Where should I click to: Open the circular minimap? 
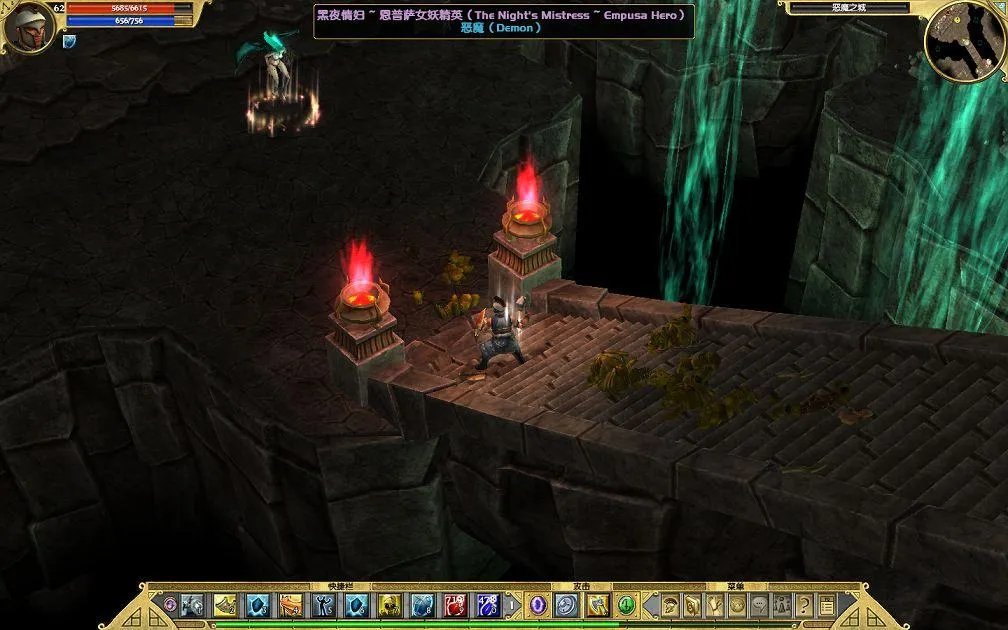[x=964, y=41]
